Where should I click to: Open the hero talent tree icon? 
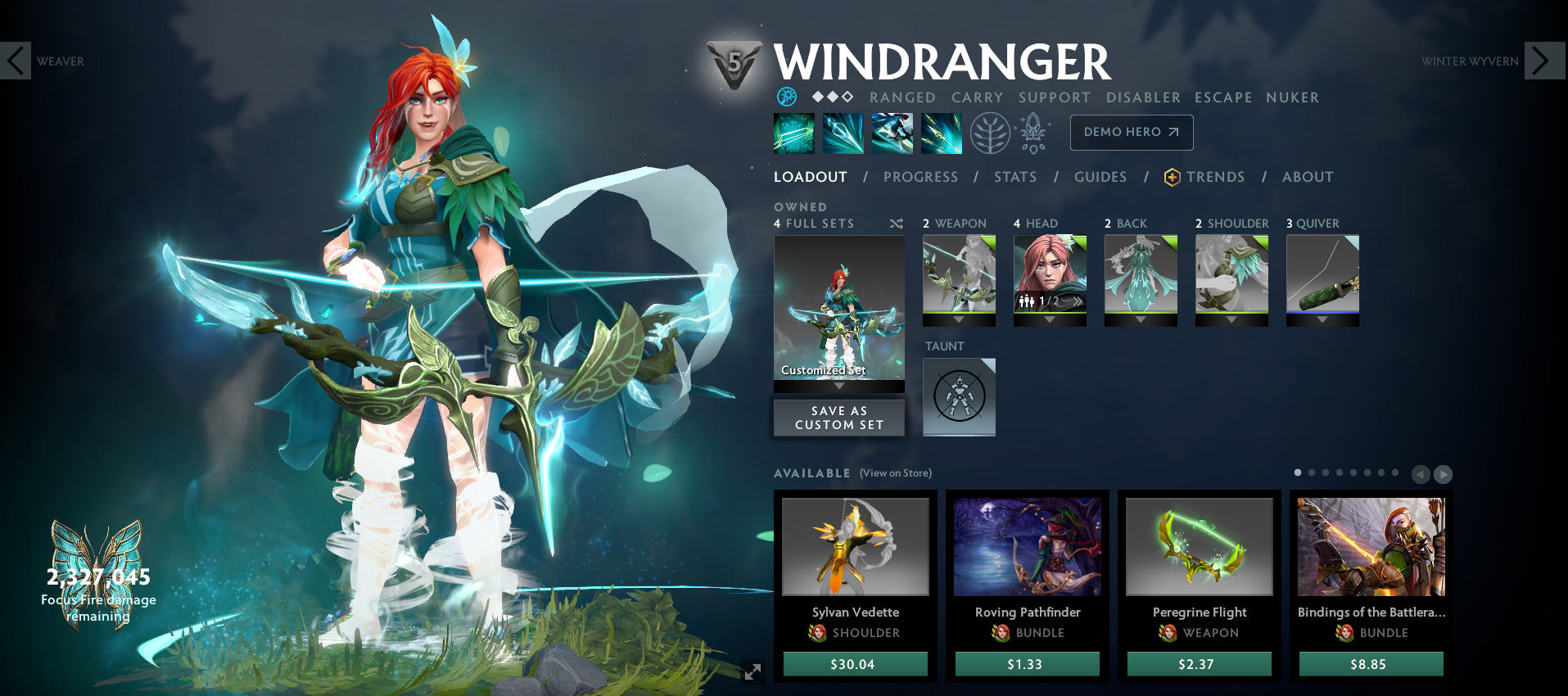[988, 133]
